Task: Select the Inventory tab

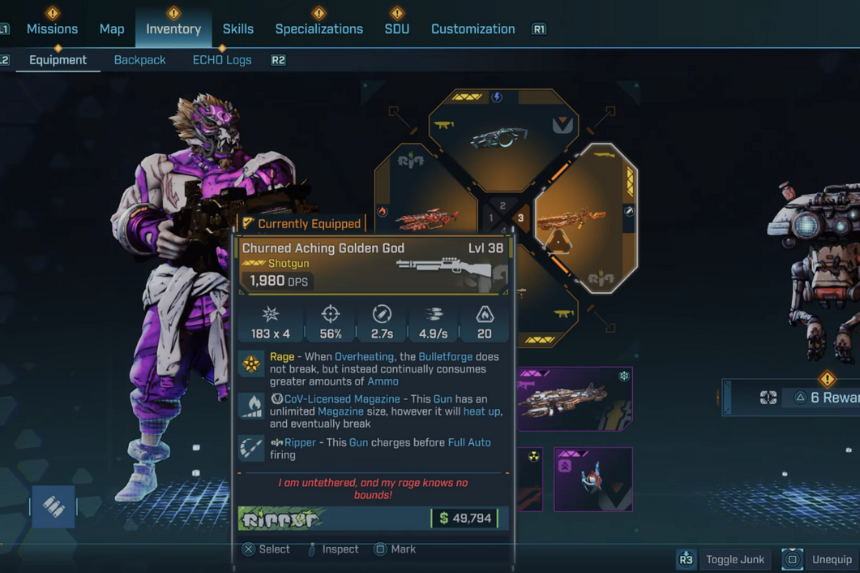Action: pos(173,29)
